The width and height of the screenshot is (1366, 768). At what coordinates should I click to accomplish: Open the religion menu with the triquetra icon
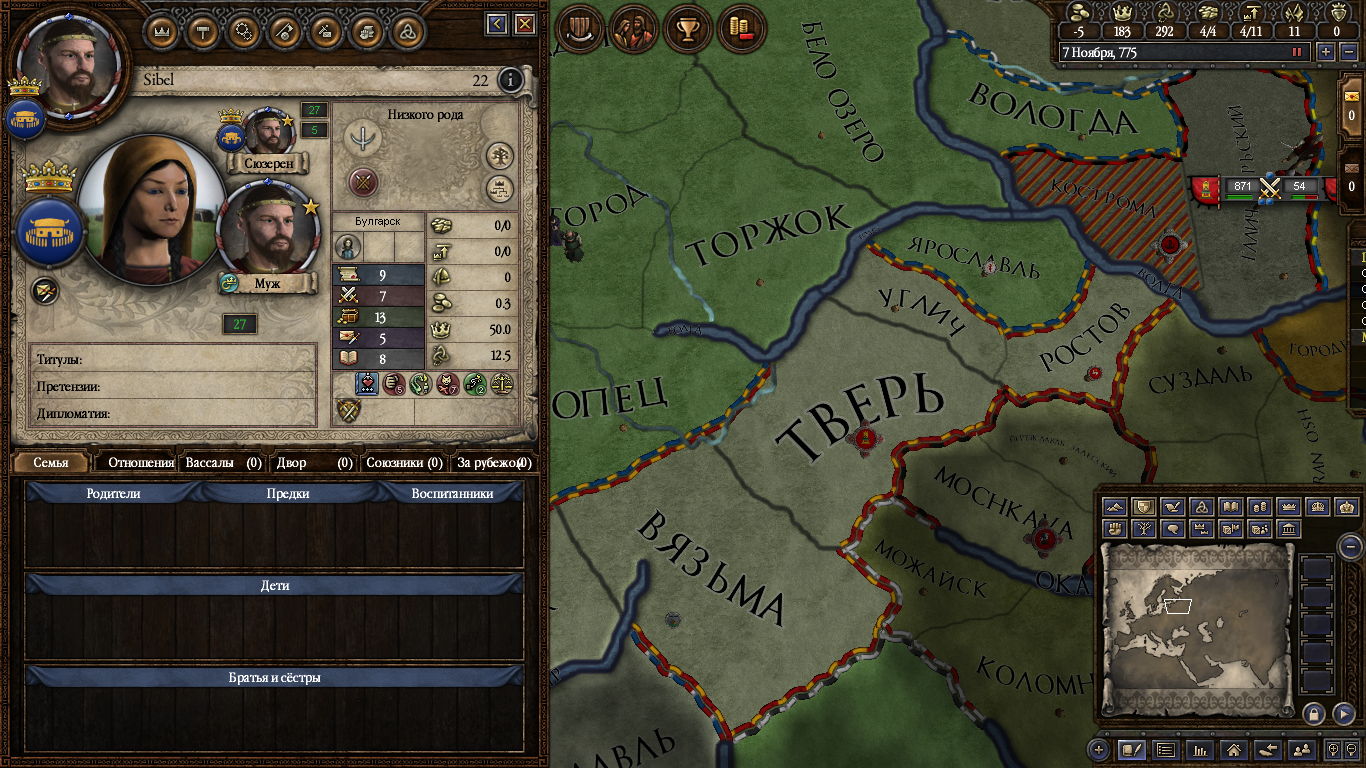[x=404, y=32]
